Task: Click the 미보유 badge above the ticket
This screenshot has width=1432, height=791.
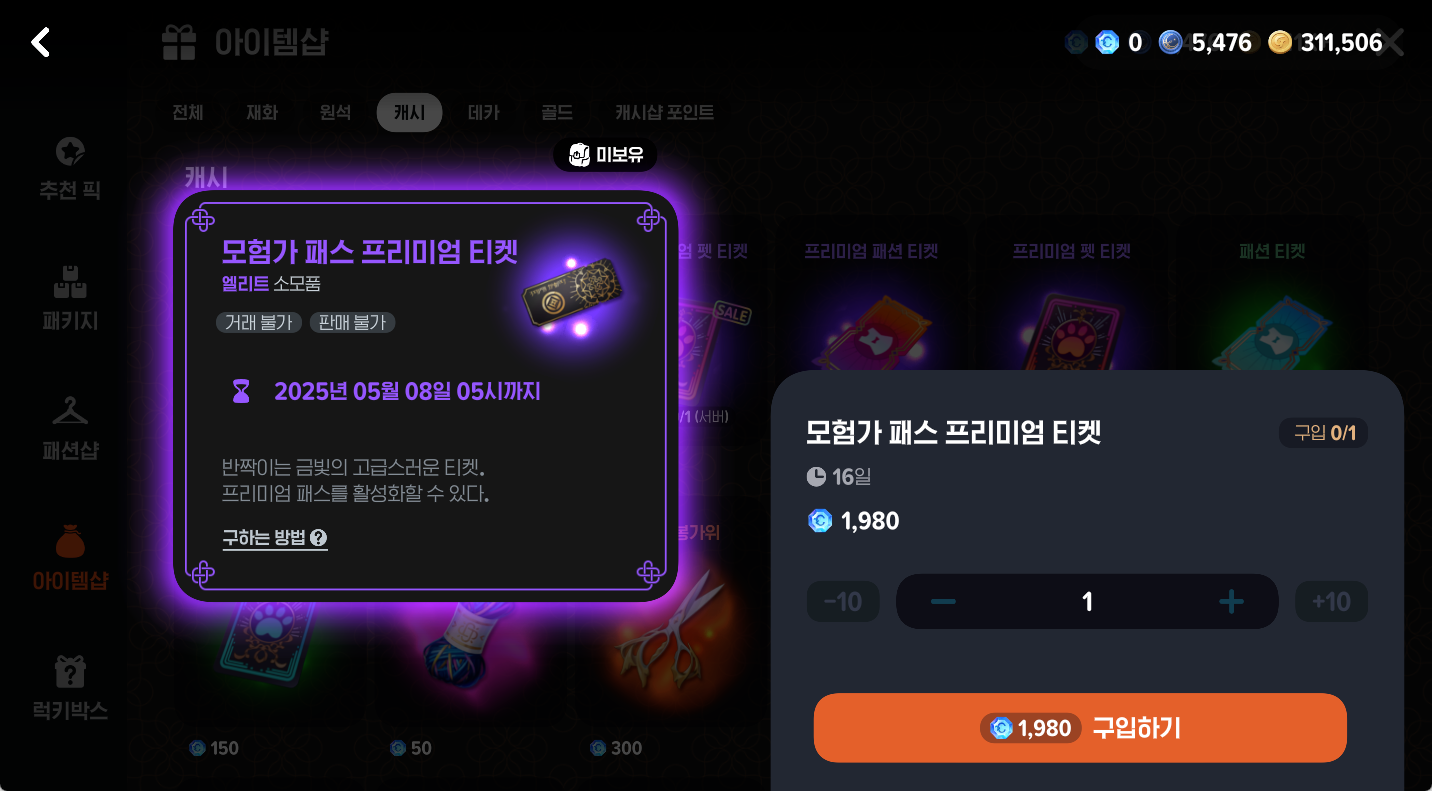Action: [x=604, y=155]
